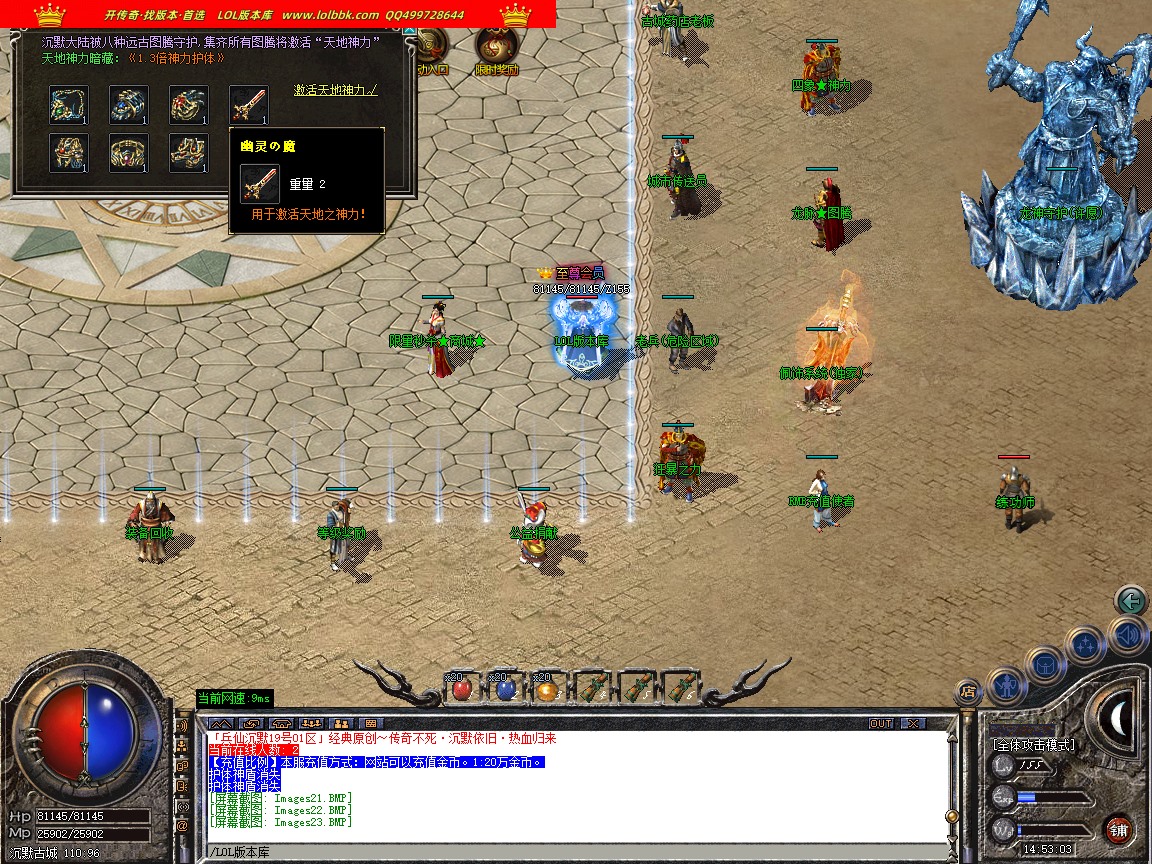This screenshot has width=1152, height=864.
Task: Open the red 铺 stall button
Action: (1119, 829)
